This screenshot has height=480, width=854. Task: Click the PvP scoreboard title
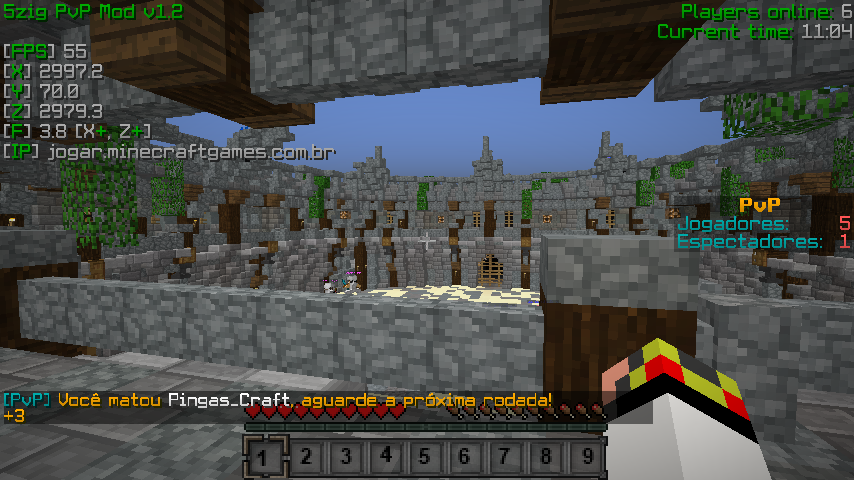[766, 204]
